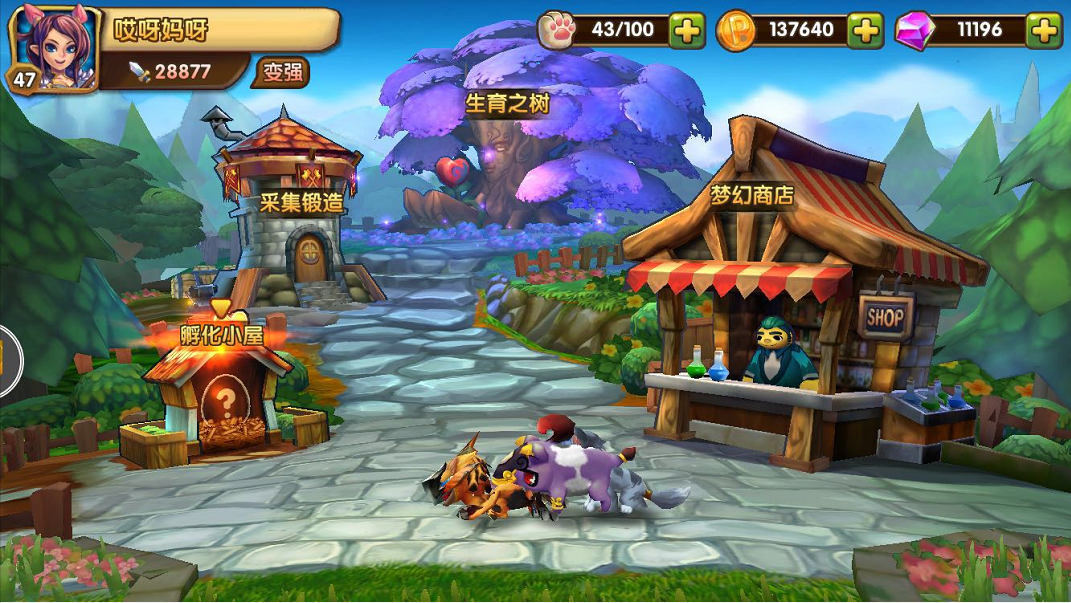Open the player avatar portrait
This screenshot has width=1071, height=603.
click(x=55, y=48)
